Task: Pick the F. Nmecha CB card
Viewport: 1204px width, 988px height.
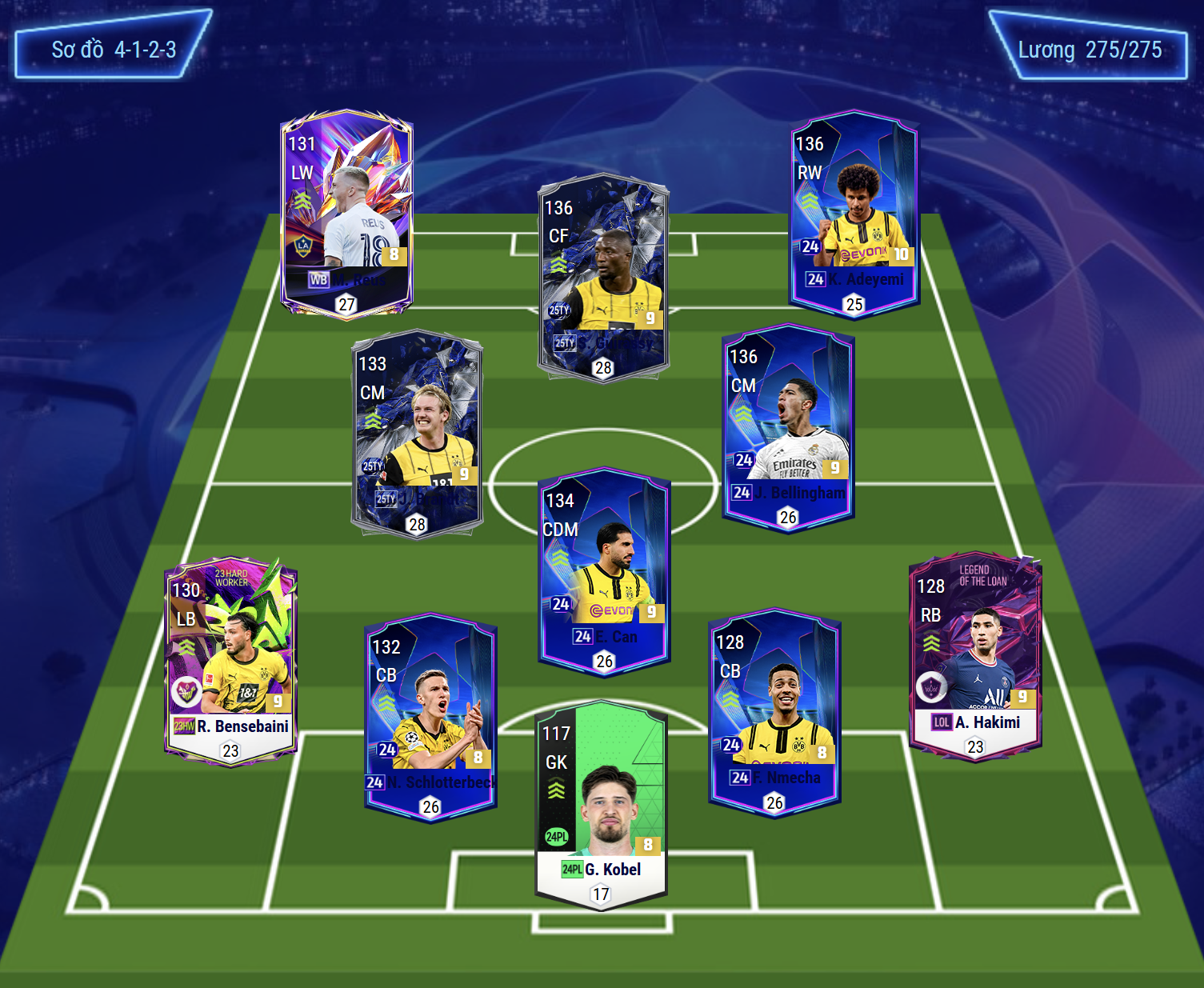Action: pyautogui.click(x=774, y=712)
